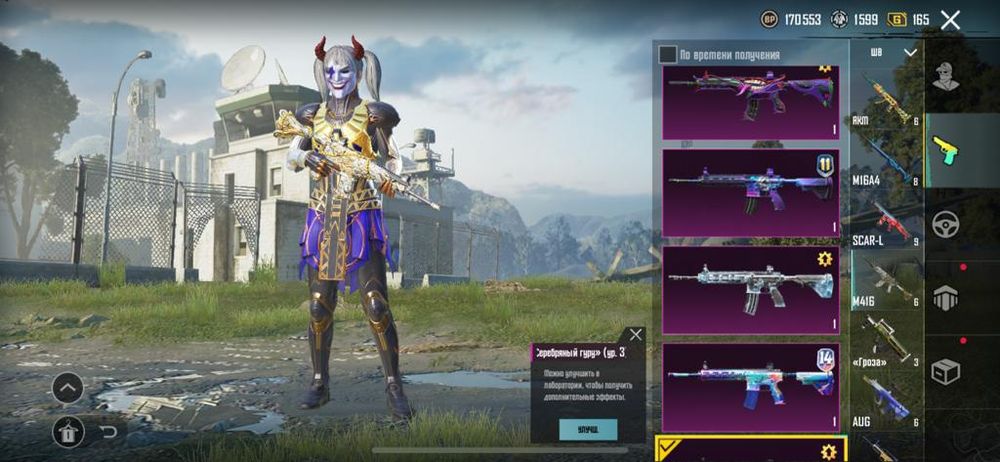Open the green pistol weapons tab

(946, 150)
